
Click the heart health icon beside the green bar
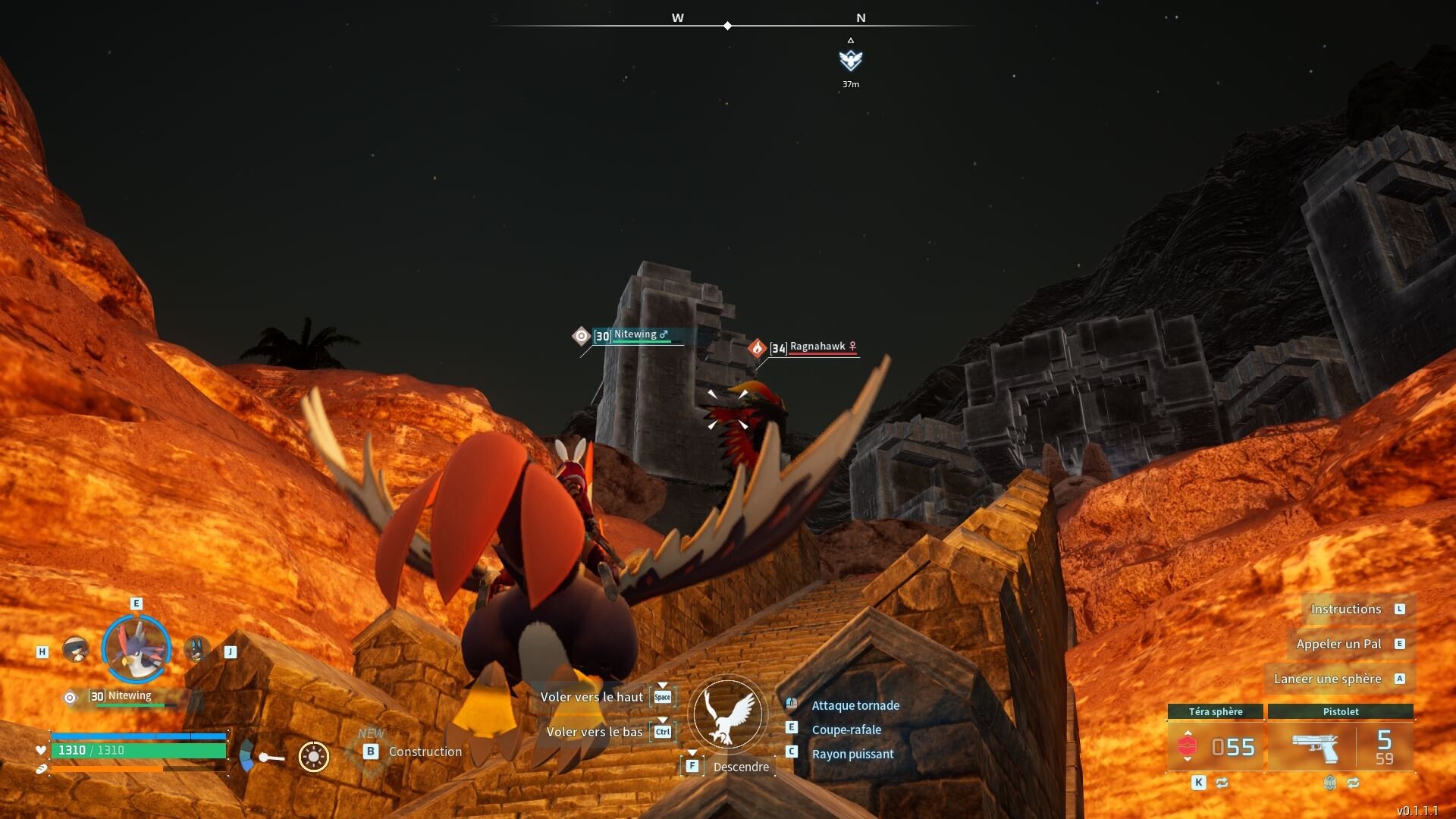click(x=41, y=749)
